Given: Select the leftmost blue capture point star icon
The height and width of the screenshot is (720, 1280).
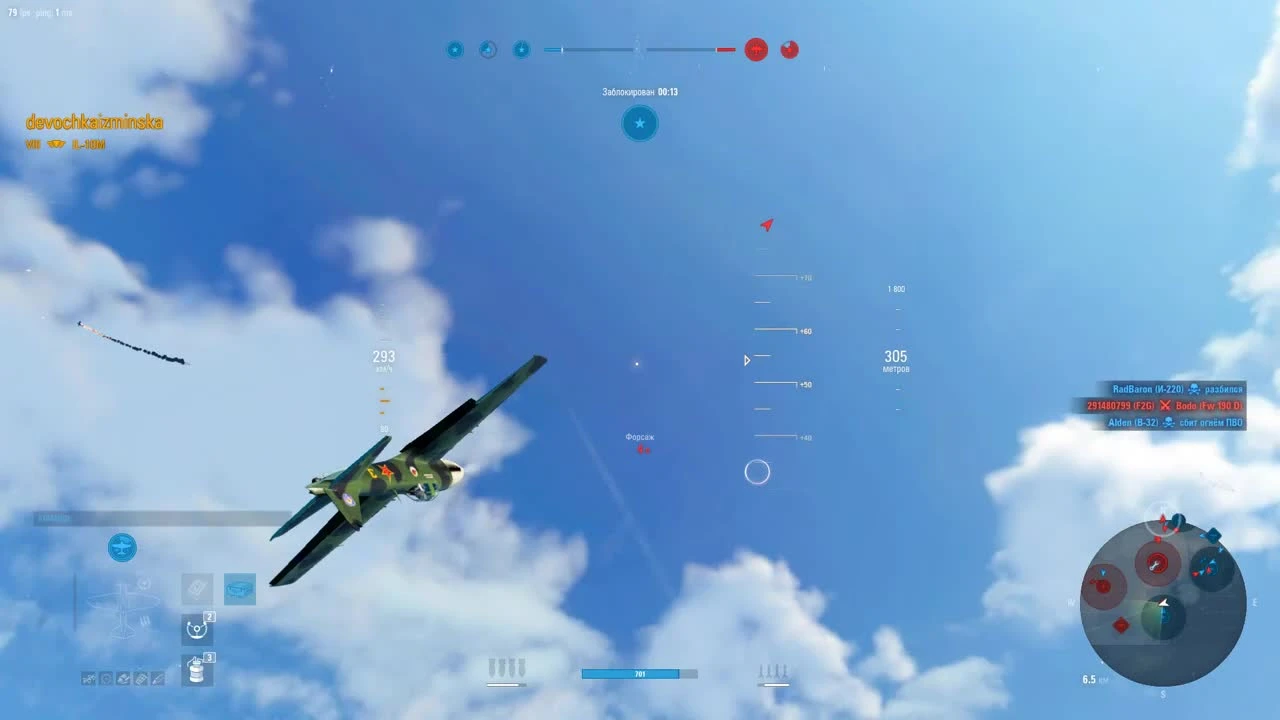Looking at the screenshot, I should pos(455,49).
